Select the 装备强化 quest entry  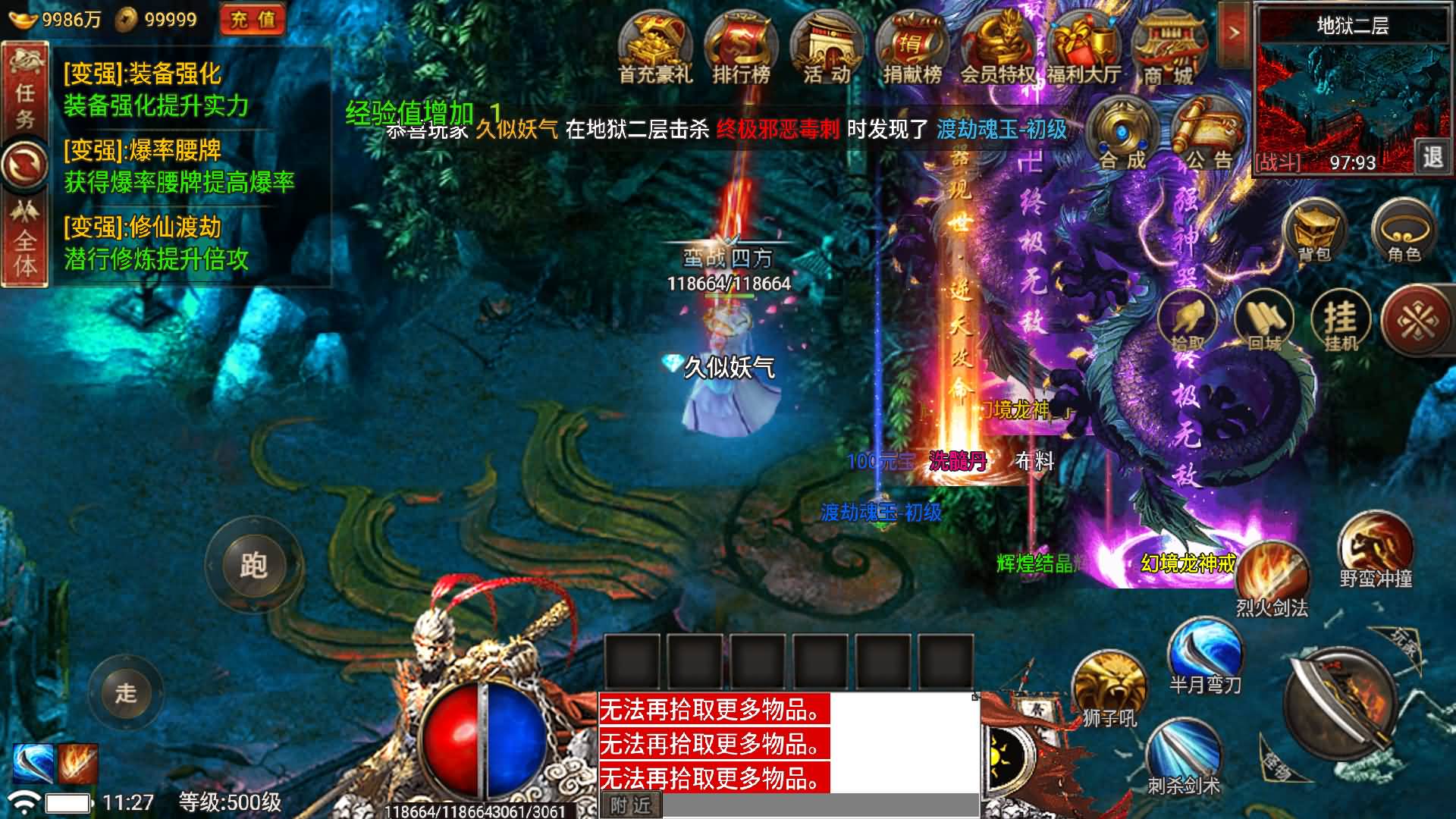click(156, 89)
